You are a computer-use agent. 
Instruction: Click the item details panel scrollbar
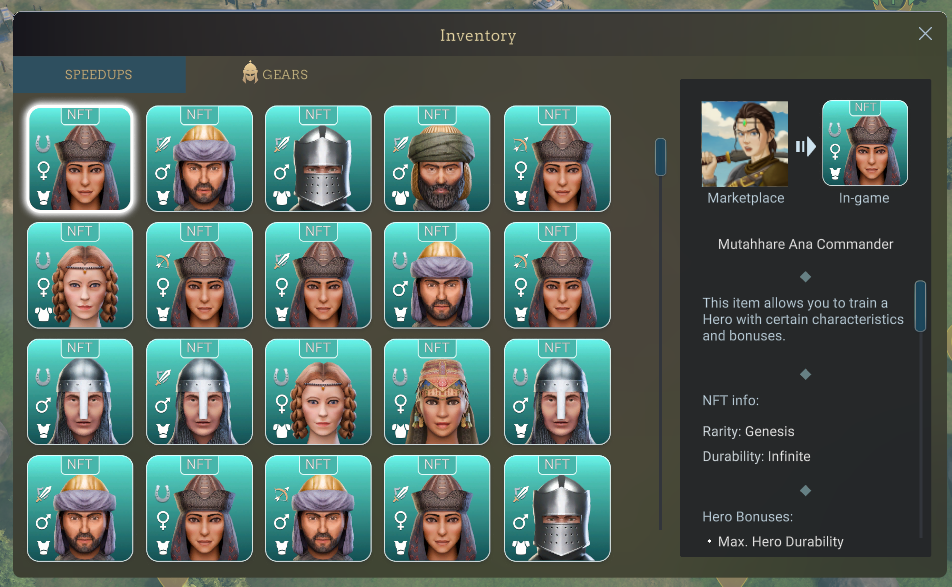920,306
